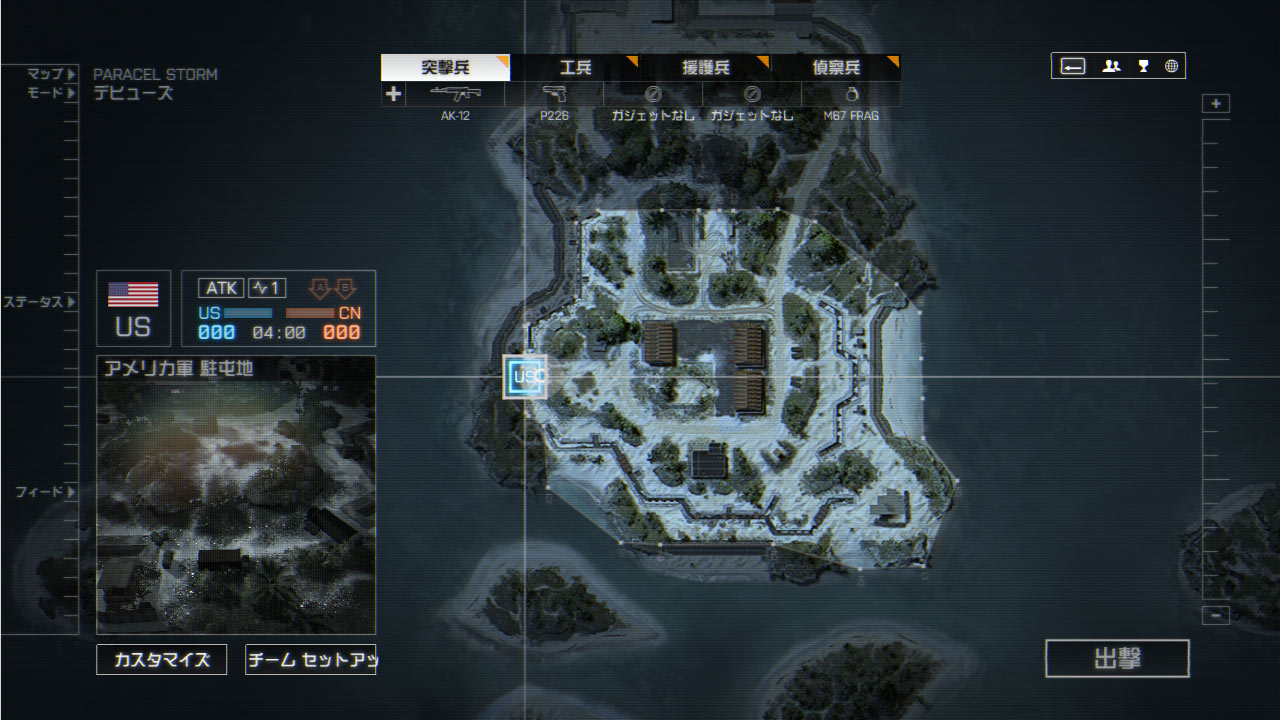
Task: Select the P226 sidearm slot
Action: tap(554, 95)
